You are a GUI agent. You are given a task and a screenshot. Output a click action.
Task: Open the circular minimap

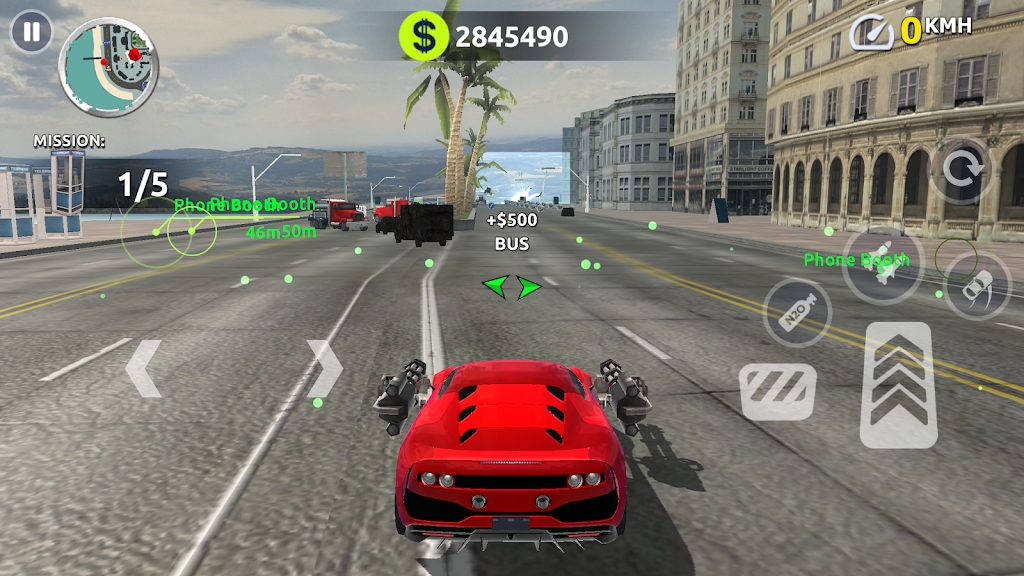point(109,67)
